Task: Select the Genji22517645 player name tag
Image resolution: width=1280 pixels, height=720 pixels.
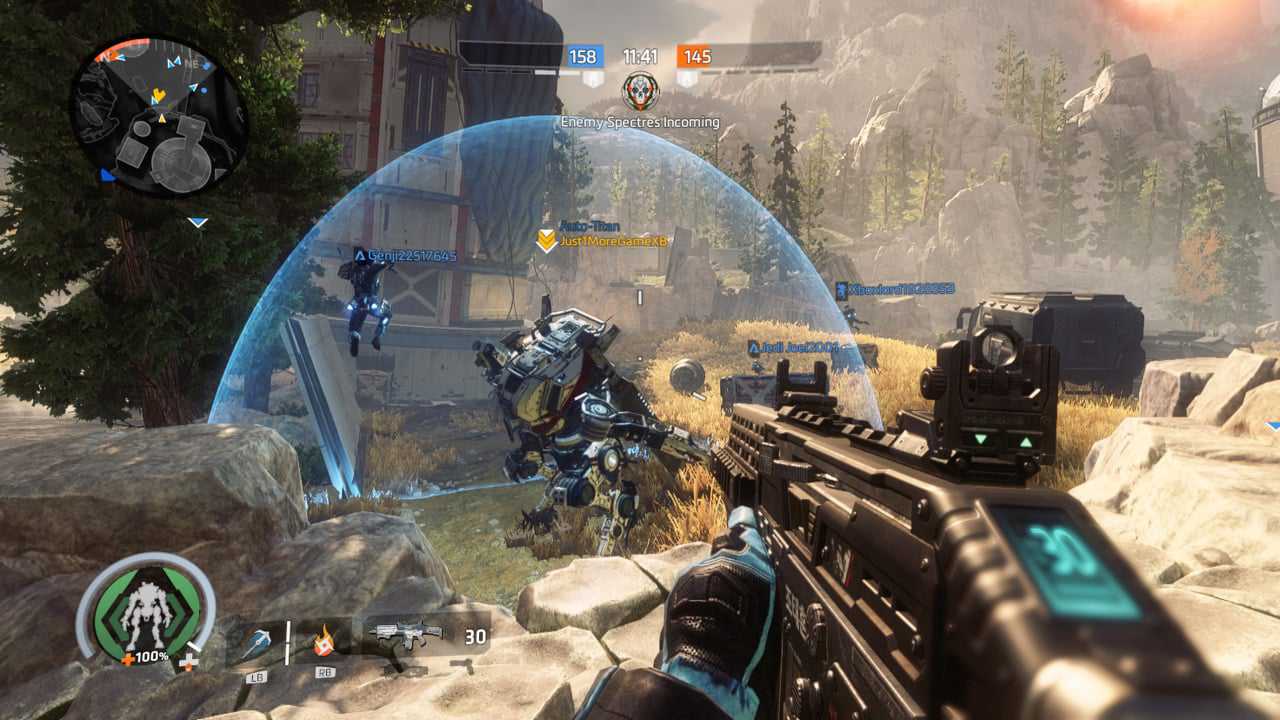Action: (x=406, y=256)
